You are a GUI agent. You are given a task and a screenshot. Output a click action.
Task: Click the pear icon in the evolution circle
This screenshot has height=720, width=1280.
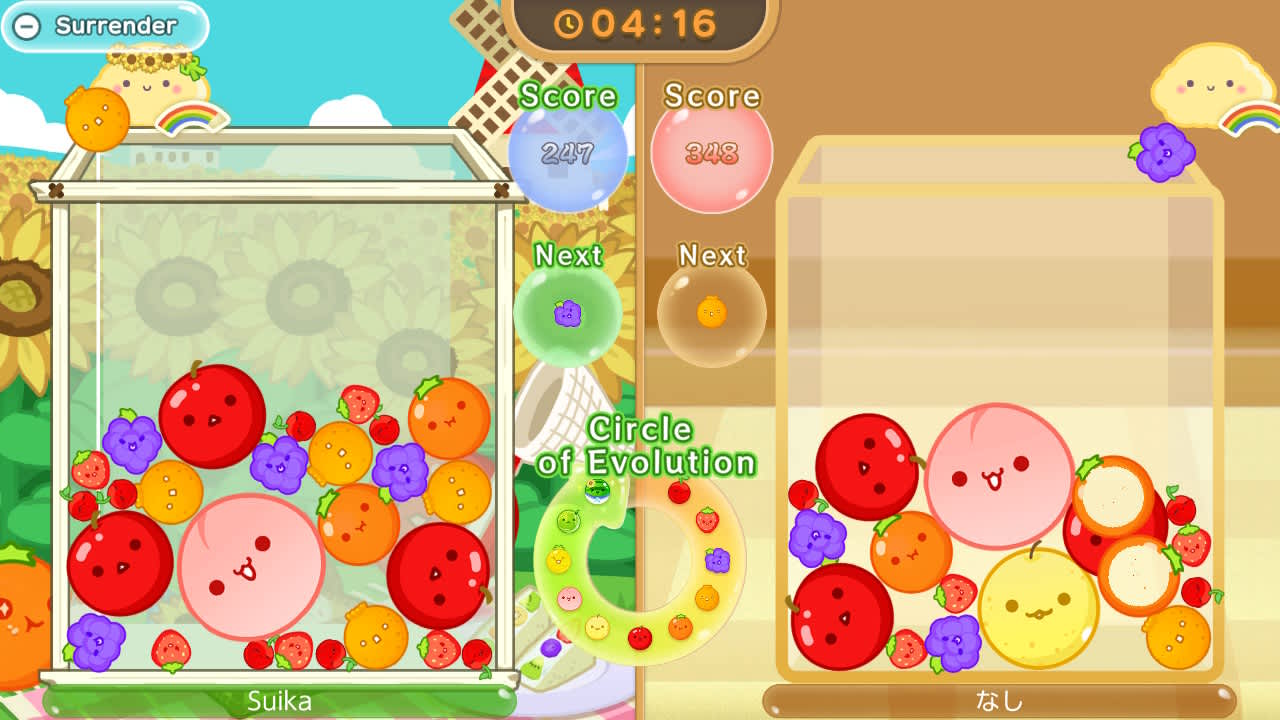tap(597, 627)
